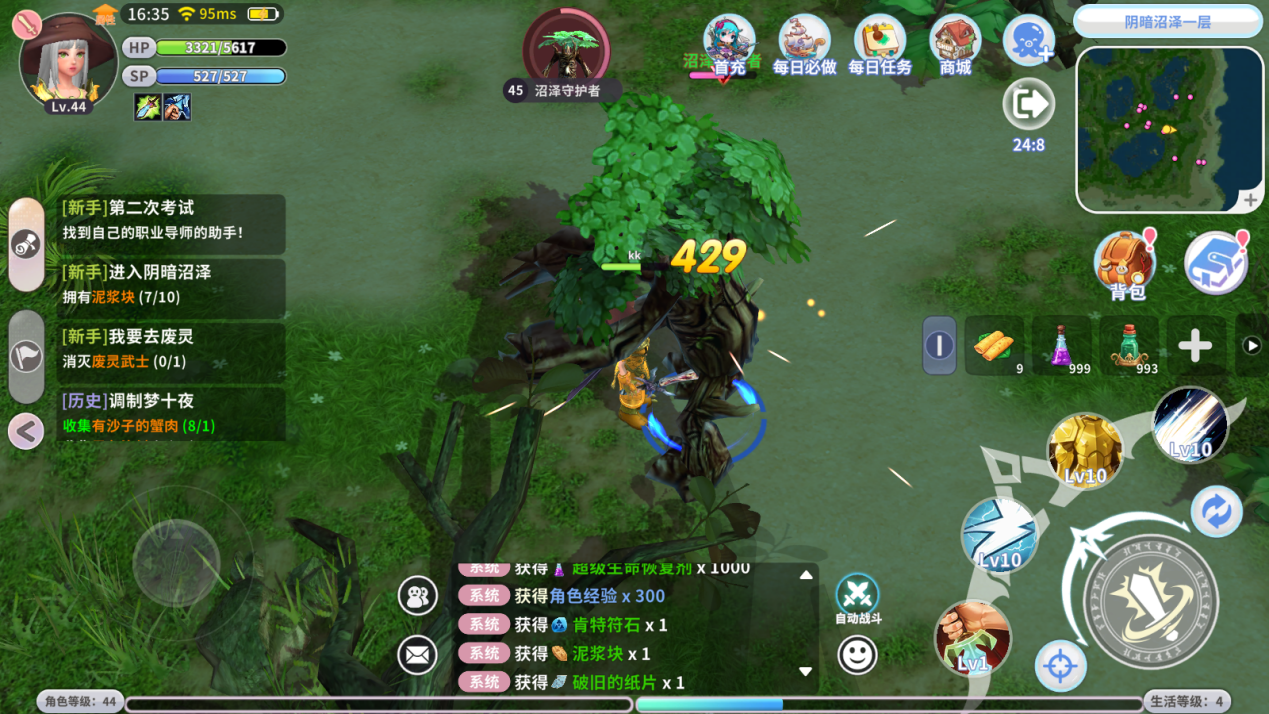Expand the minimap with plus button
The width and height of the screenshot is (1269, 714).
pos(1250,200)
